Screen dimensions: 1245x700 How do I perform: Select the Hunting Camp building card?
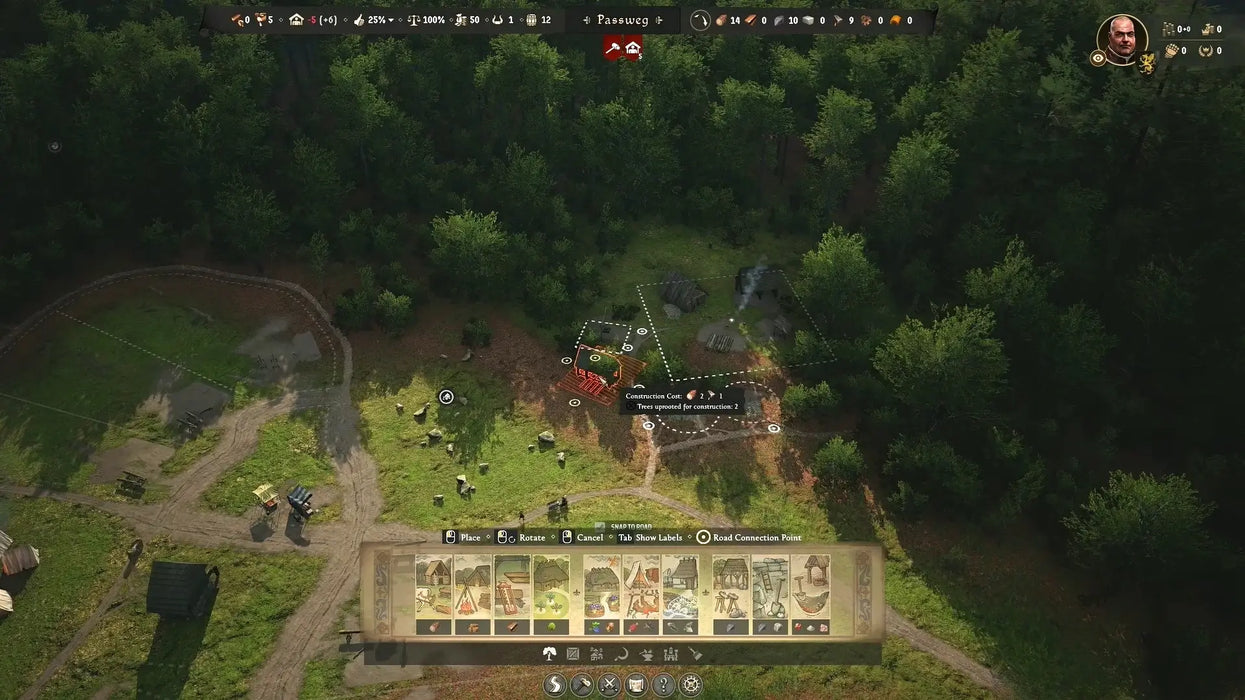click(x=641, y=588)
